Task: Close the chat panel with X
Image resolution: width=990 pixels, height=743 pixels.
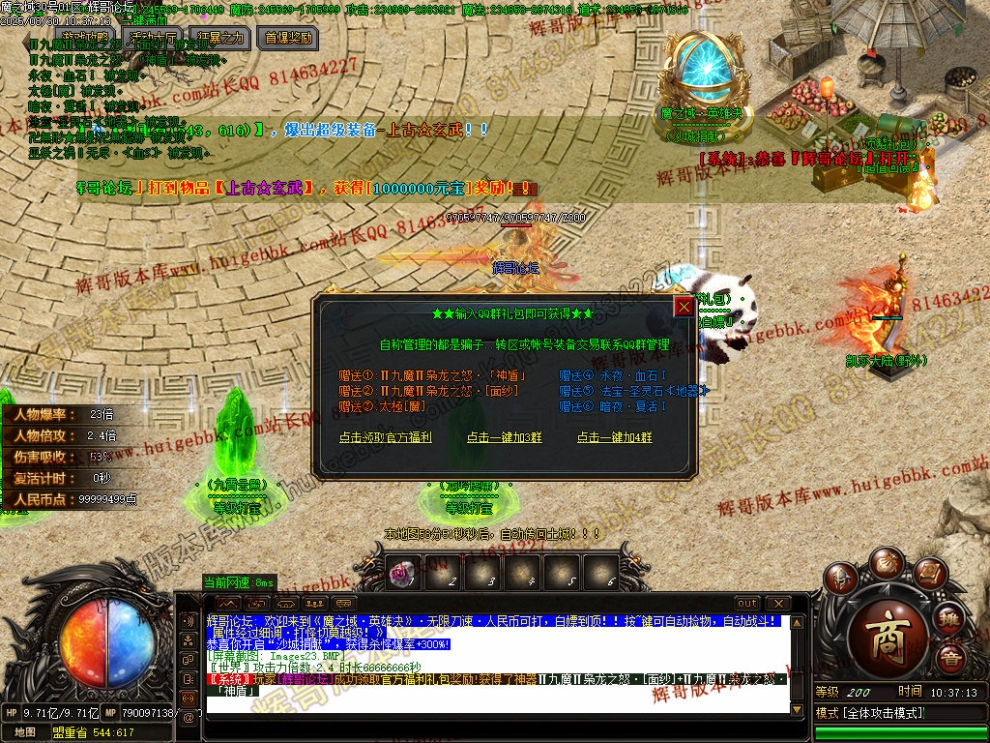Action: point(776,604)
